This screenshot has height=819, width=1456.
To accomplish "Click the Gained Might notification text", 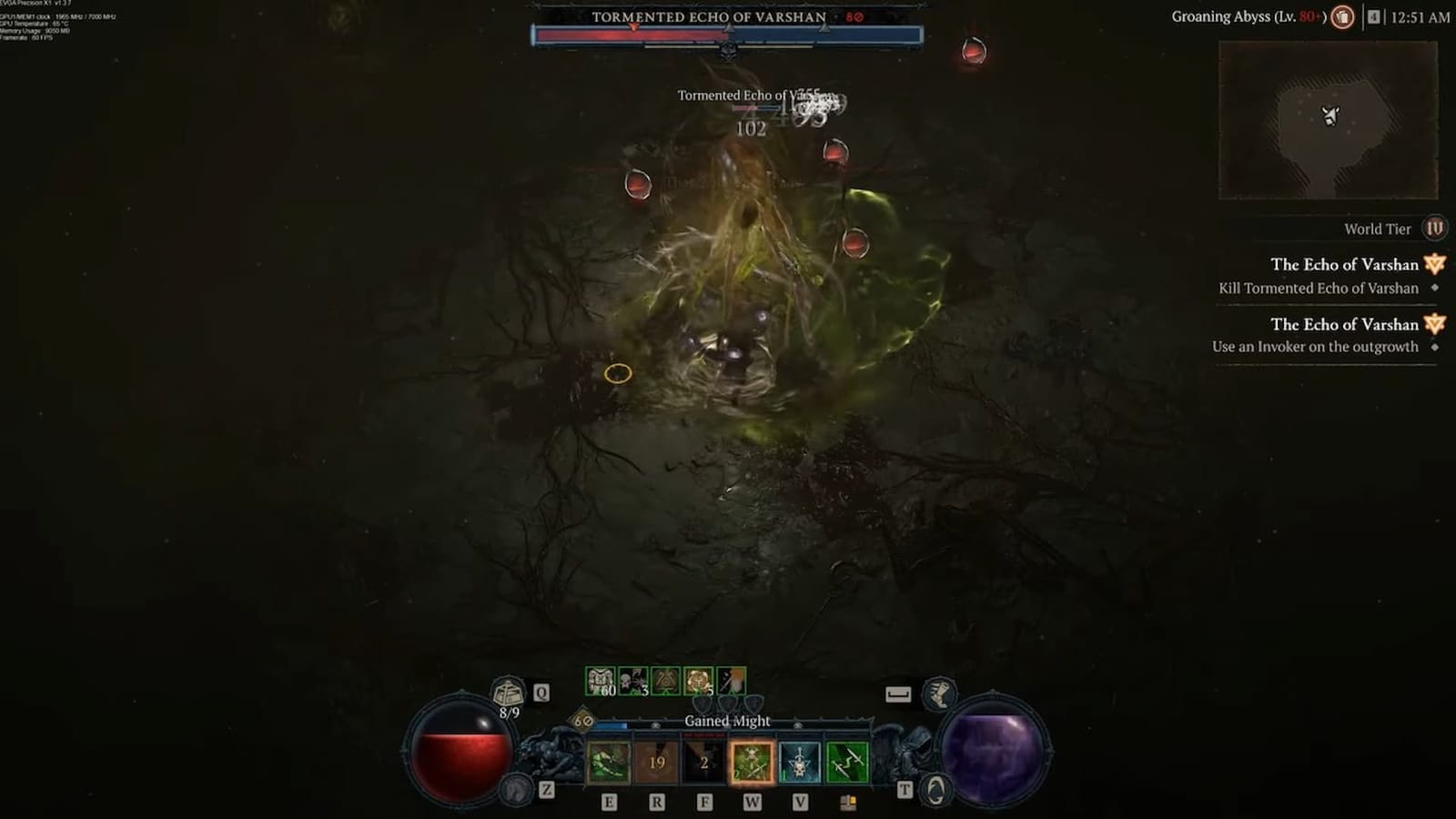I will (728, 721).
